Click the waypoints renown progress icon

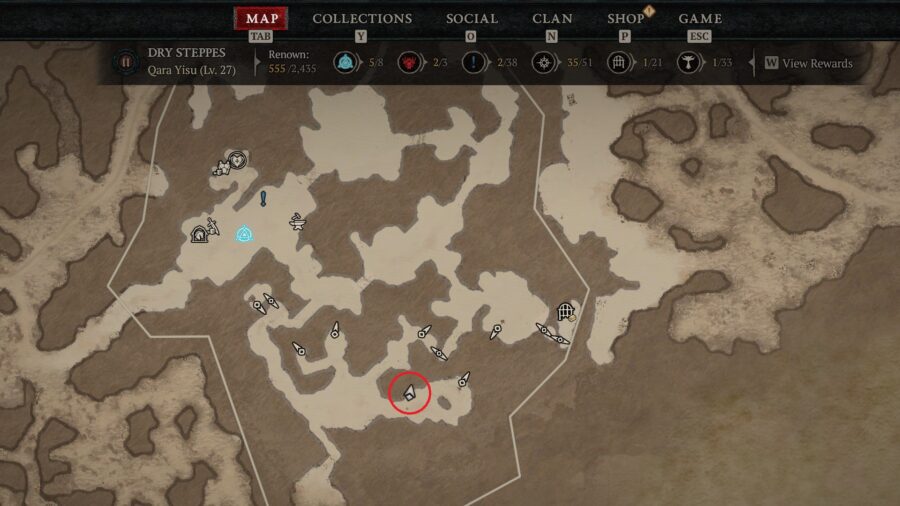[345, 63]
